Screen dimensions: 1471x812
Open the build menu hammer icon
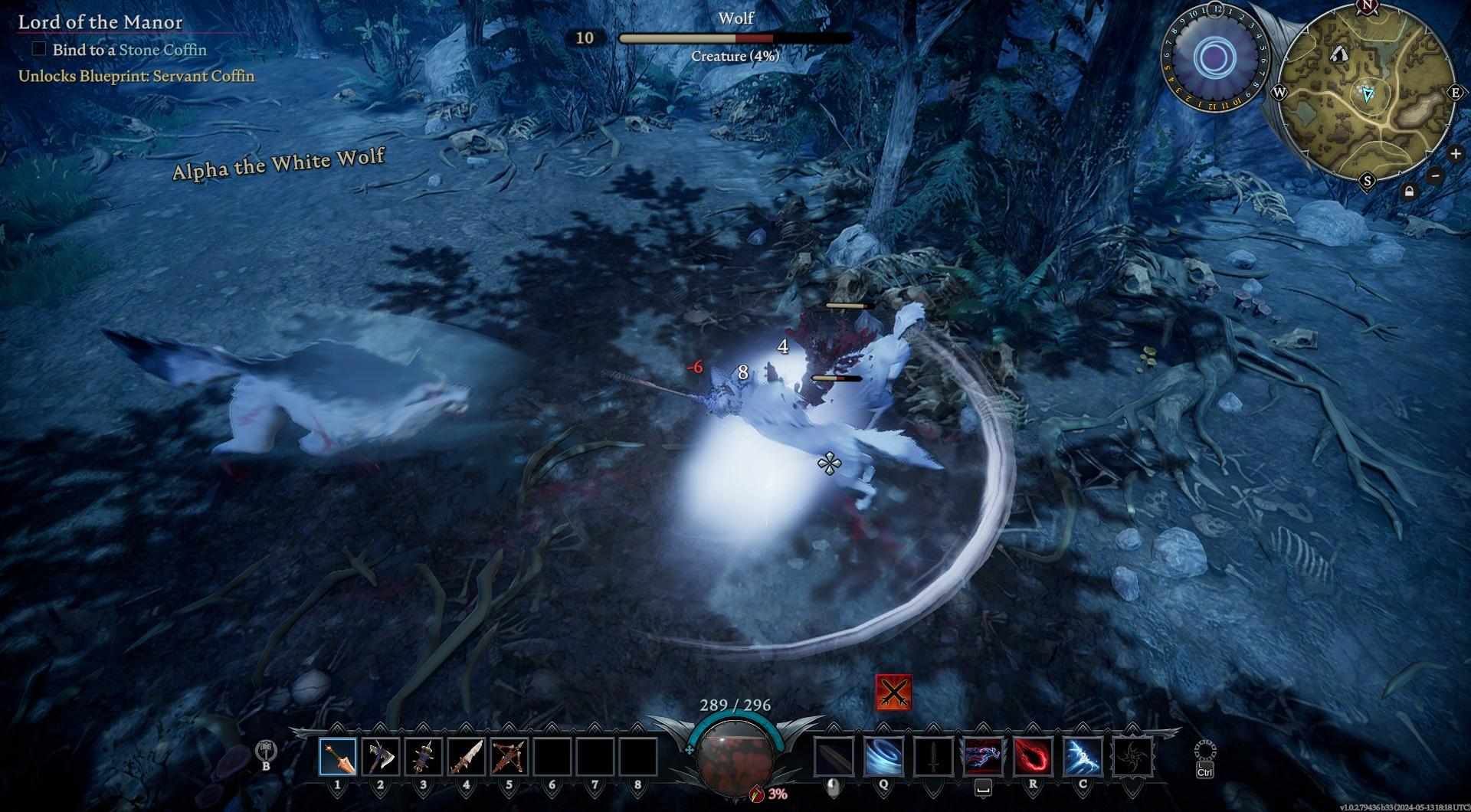[266, 751]
